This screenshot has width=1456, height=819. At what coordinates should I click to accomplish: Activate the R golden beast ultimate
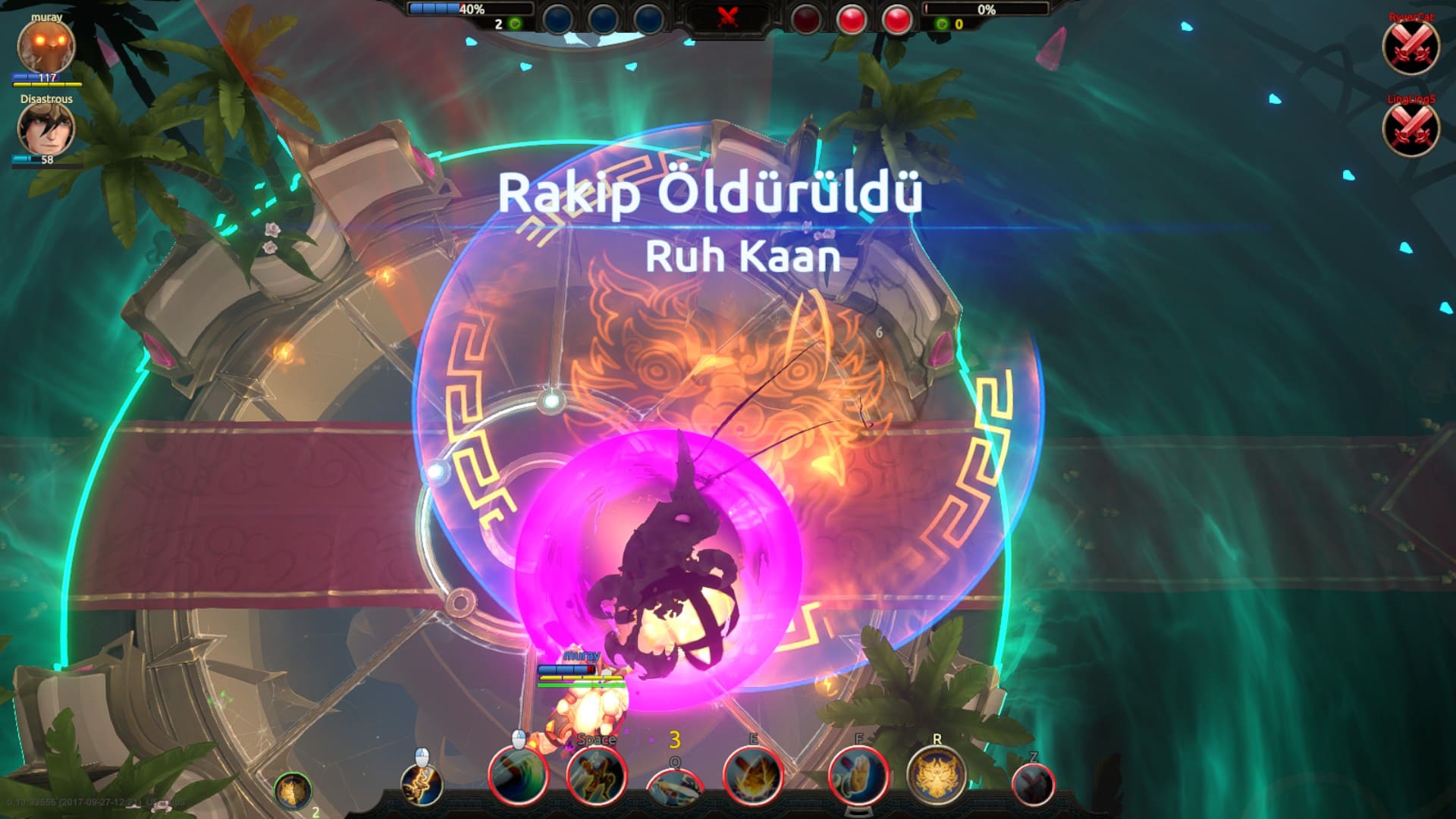tap(937, 776)
